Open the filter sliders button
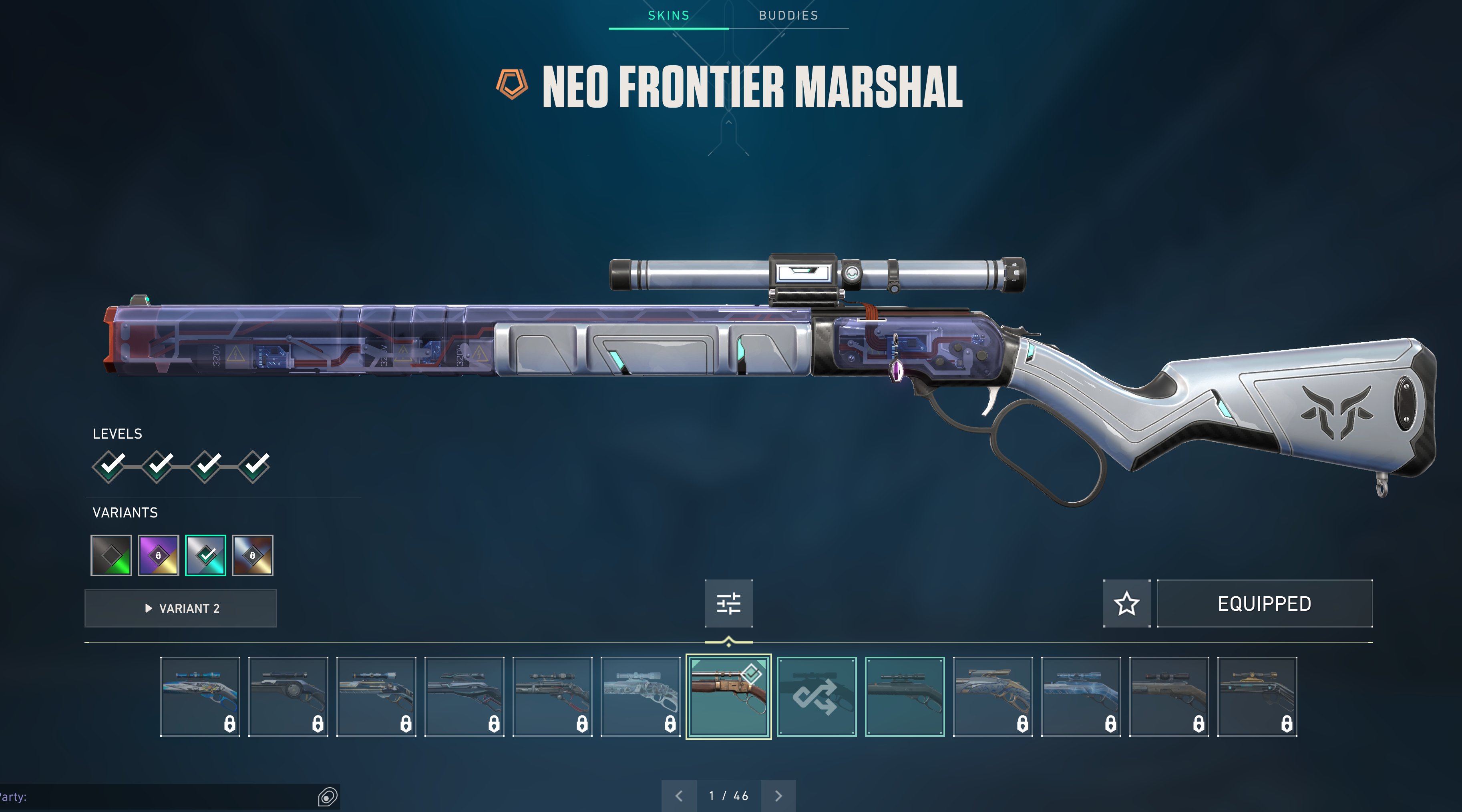1462x812 pixels. [x=729, y=603]
